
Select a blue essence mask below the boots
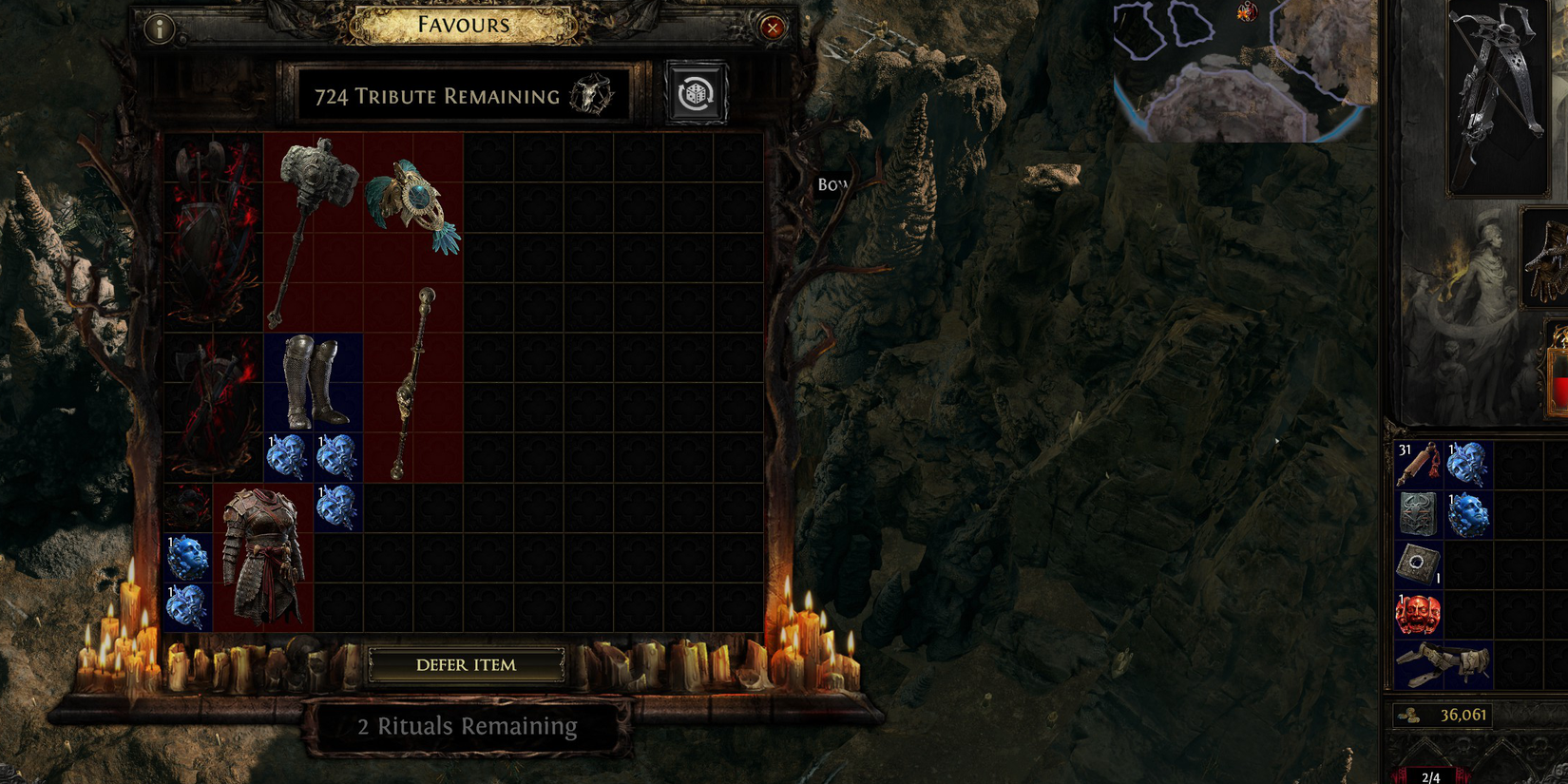point(289,457)
